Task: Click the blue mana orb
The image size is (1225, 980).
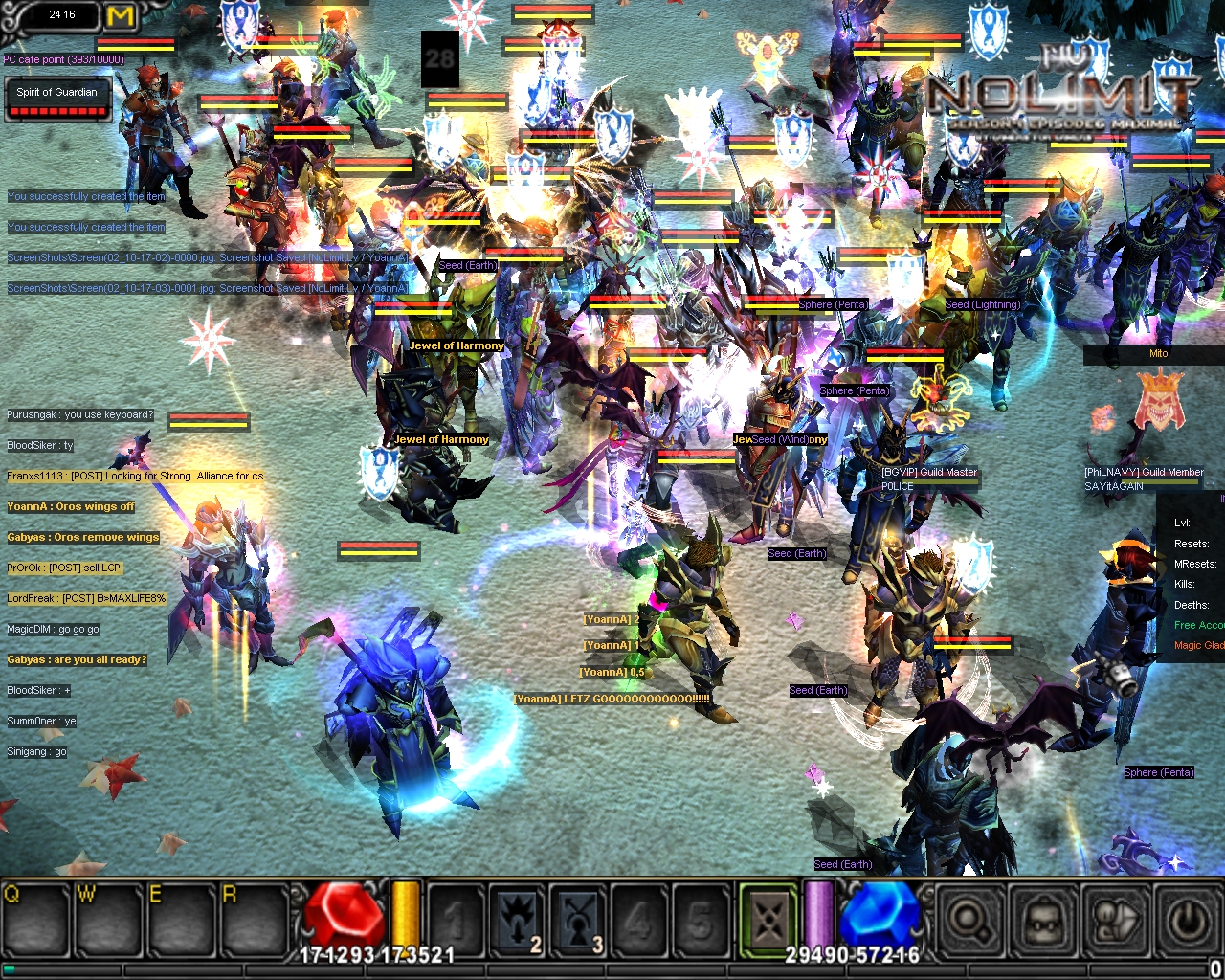Action: tap(878, 917)
